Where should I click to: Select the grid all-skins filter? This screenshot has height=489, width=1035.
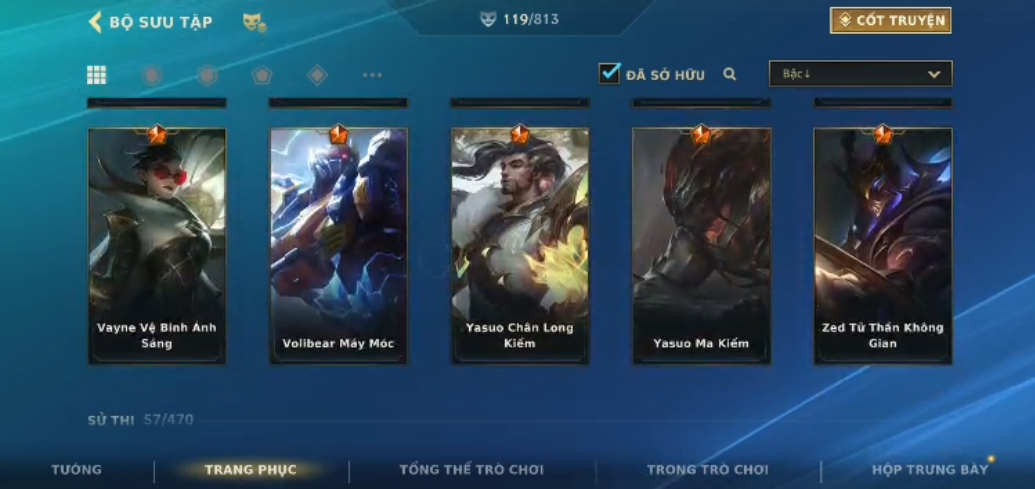coord(97,75)
